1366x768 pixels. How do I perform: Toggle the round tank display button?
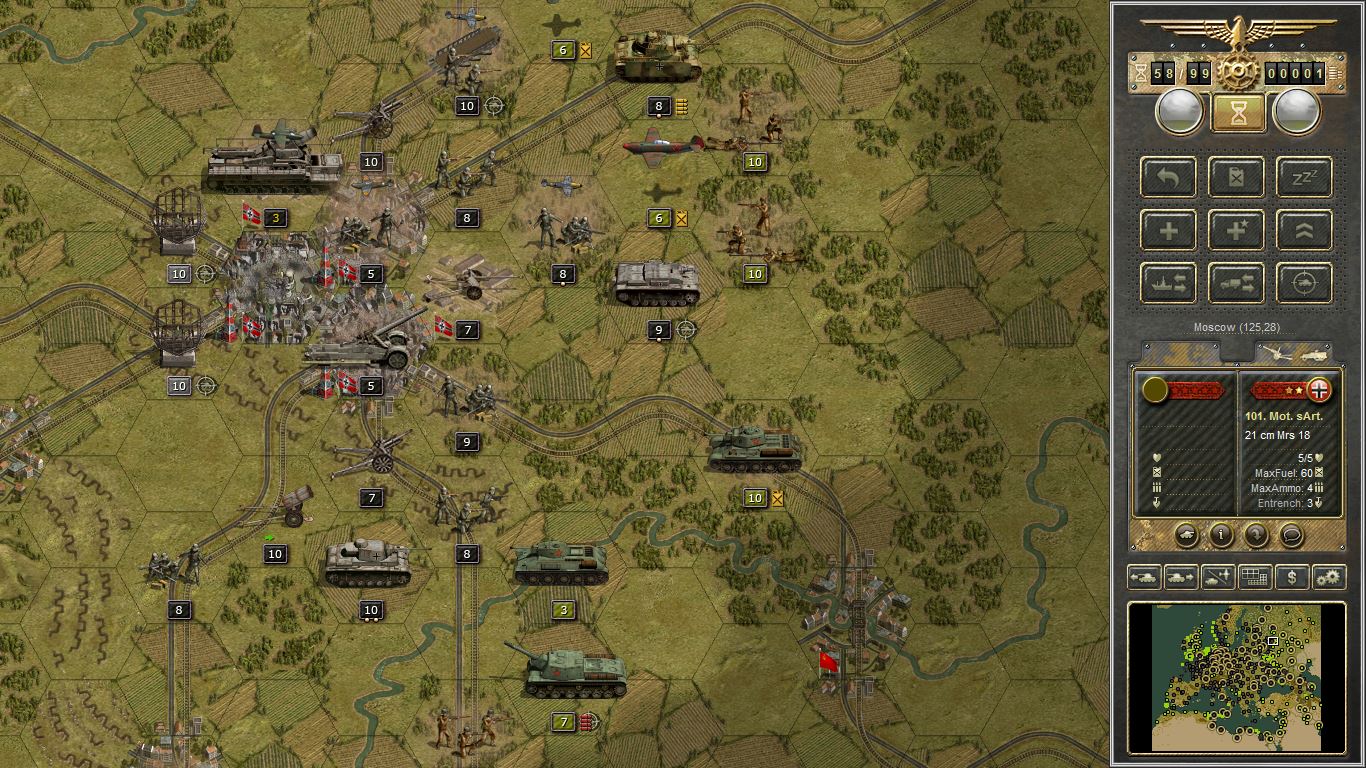1187,537
